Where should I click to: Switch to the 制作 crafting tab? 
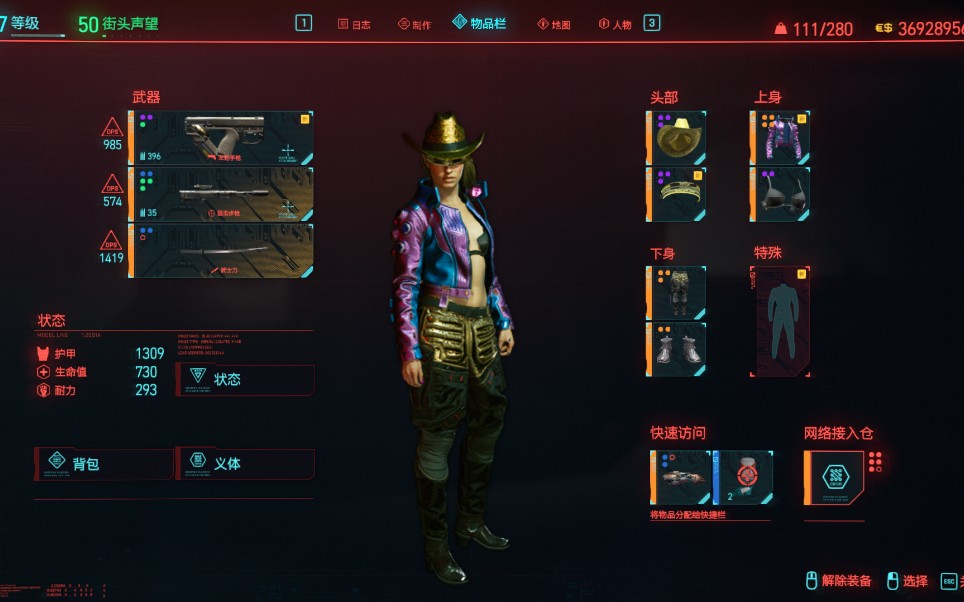click(x=414, y=24)
